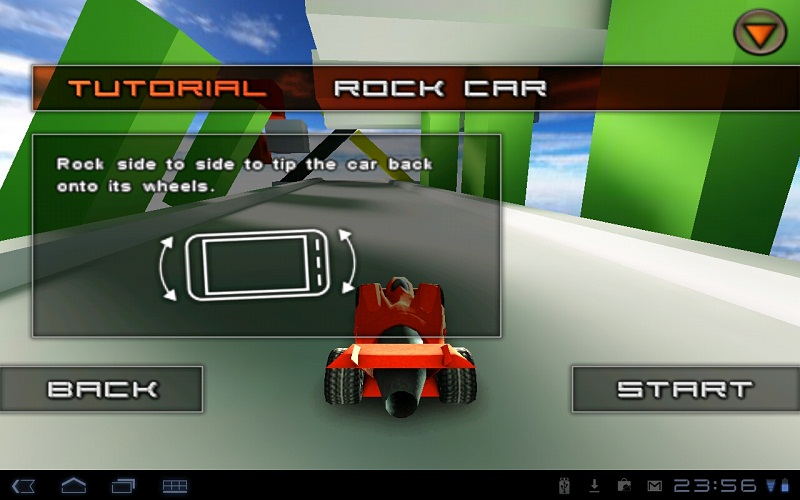Open Android recent apps list
This screenshot has width=800, height=500.
124,486
